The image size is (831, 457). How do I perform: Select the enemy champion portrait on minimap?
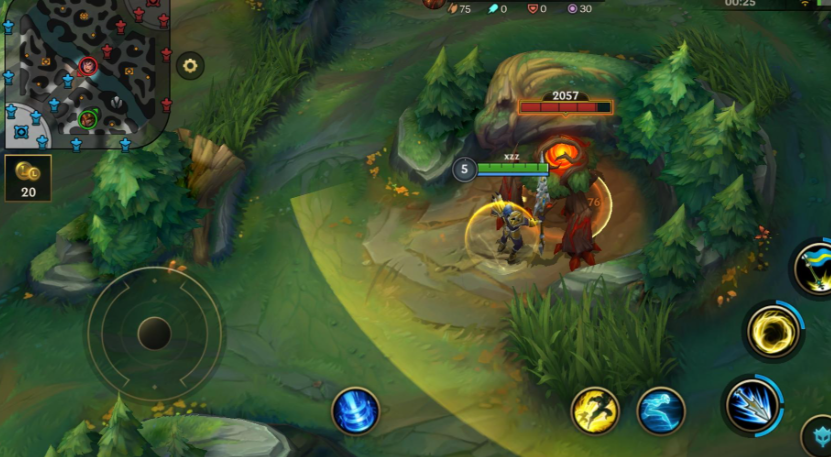[x=88, y=66]
